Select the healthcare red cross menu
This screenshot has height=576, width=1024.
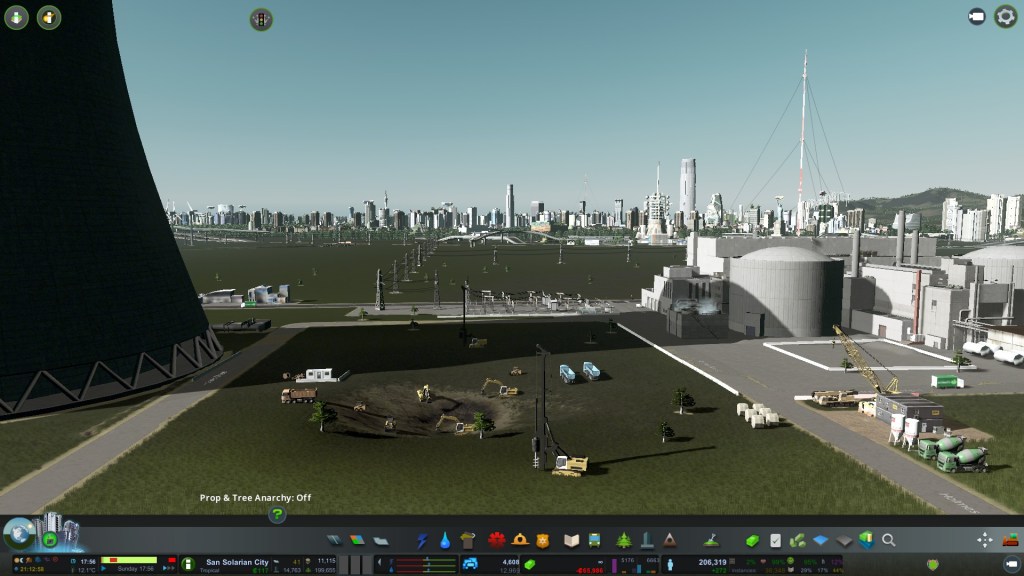[x=496, y=540]
